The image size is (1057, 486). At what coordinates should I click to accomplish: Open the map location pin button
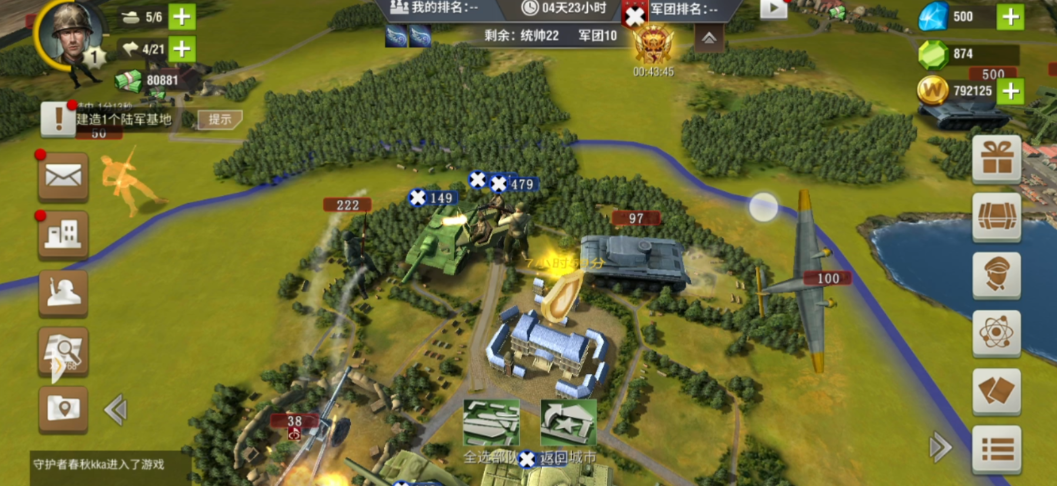pyautogui.click(x=63, y=408)
